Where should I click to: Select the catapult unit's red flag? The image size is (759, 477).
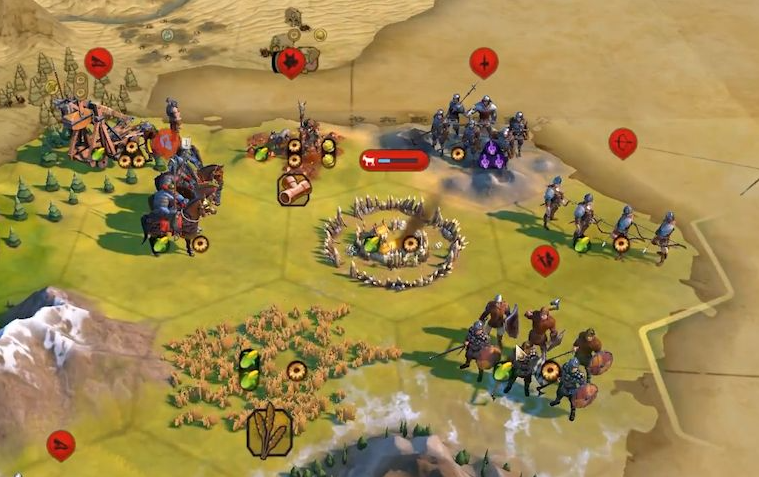98,63
